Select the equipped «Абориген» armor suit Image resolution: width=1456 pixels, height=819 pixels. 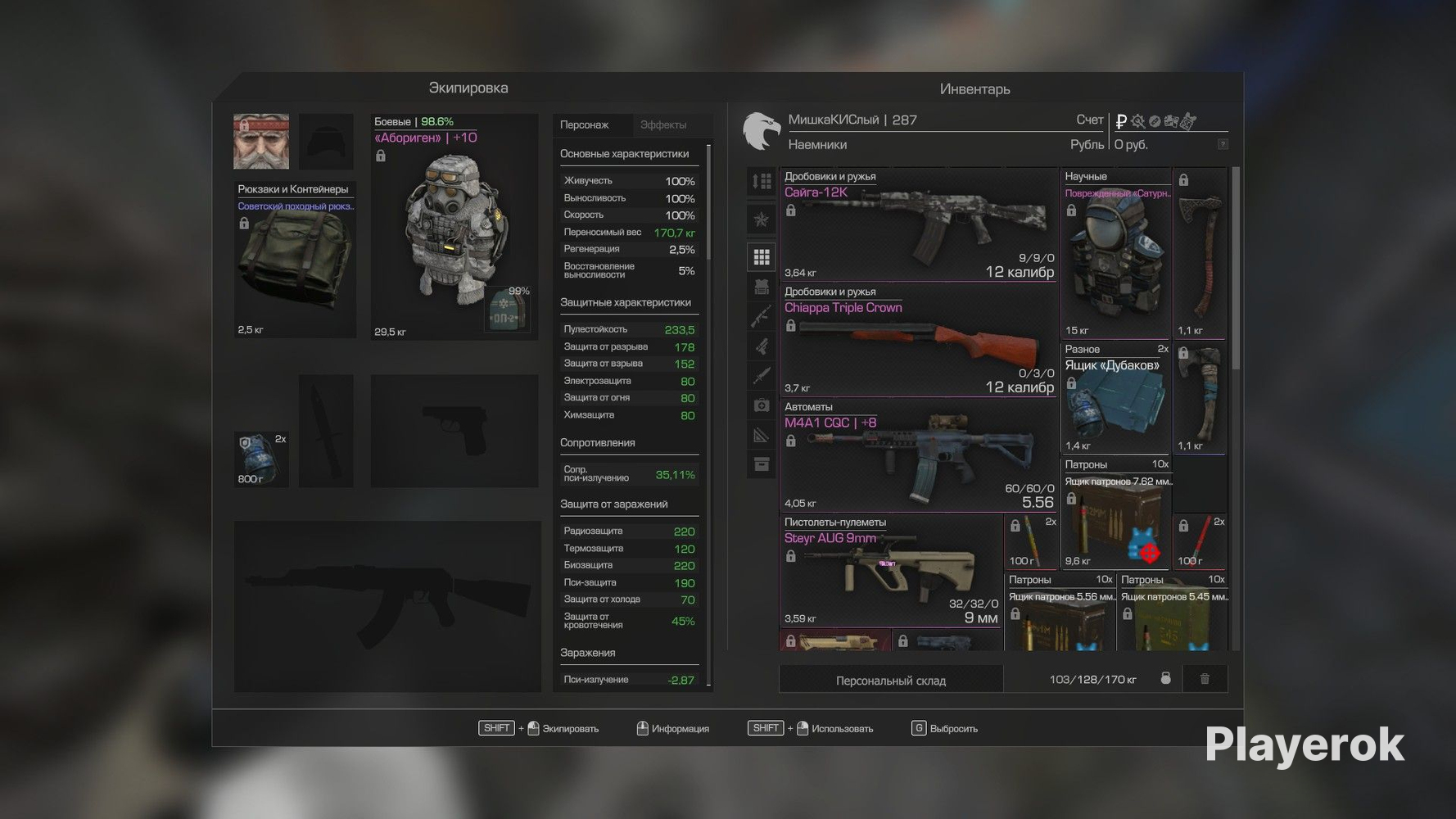click(x=454, y=227)
